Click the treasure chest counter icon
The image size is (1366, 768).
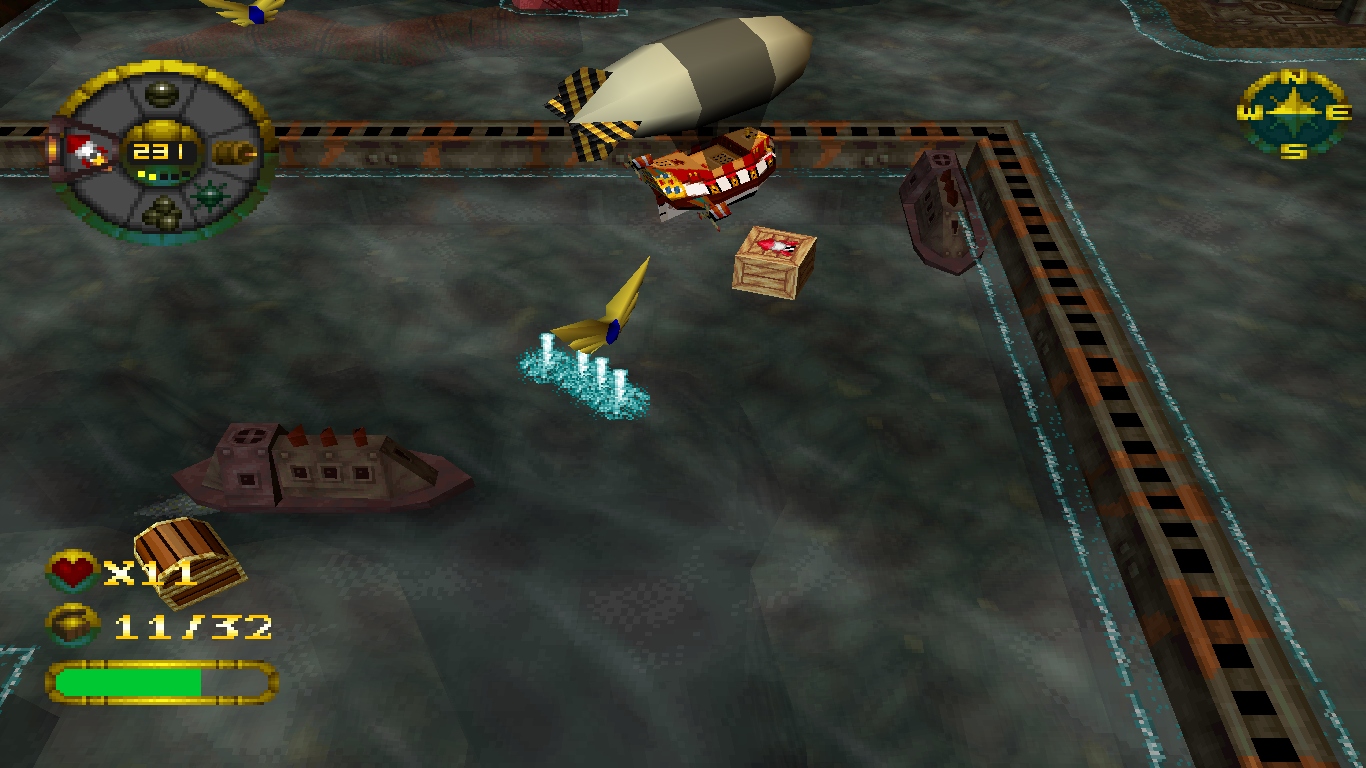[x=72, y=626]
